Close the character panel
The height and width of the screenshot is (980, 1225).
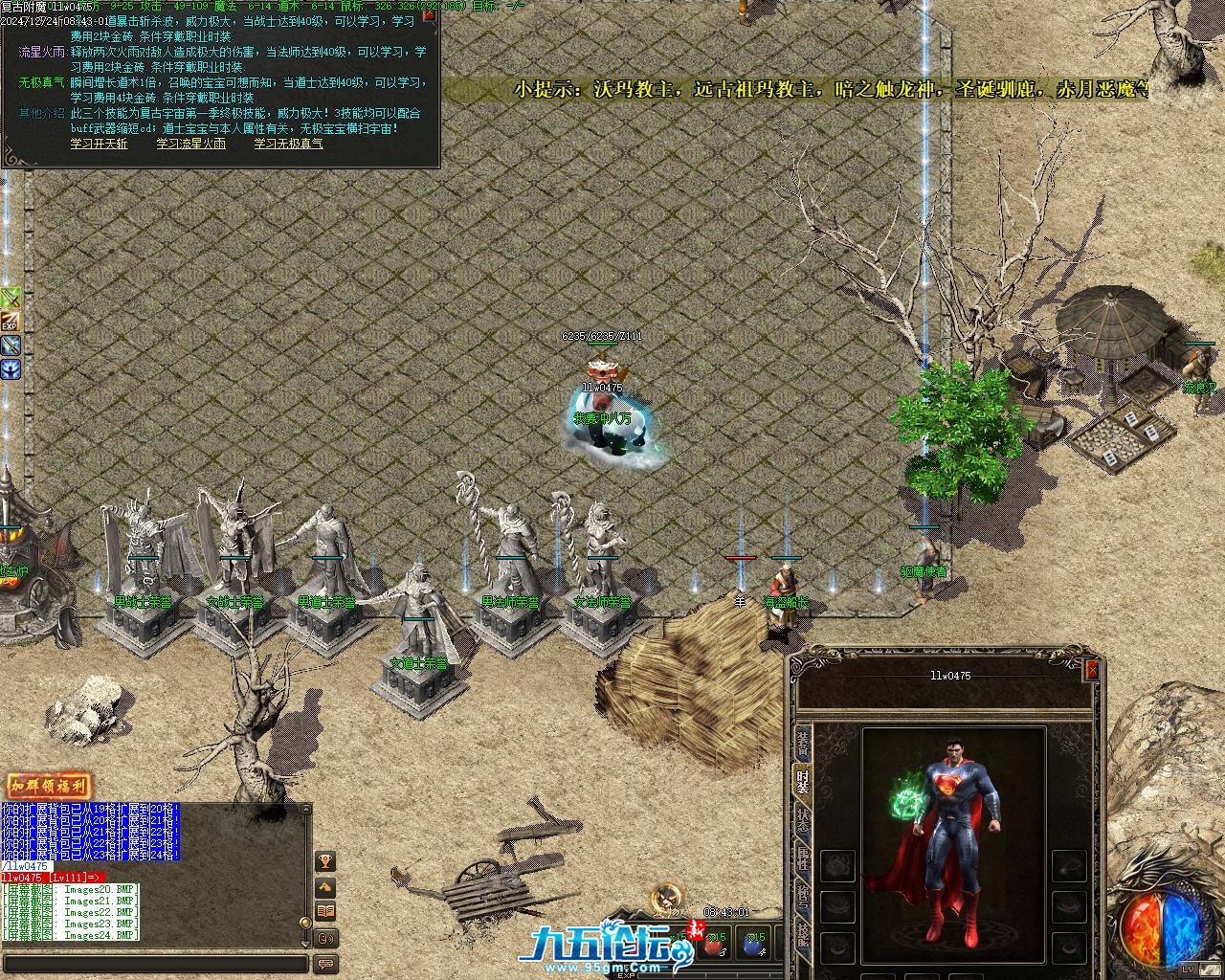(x=1091, y=671)
